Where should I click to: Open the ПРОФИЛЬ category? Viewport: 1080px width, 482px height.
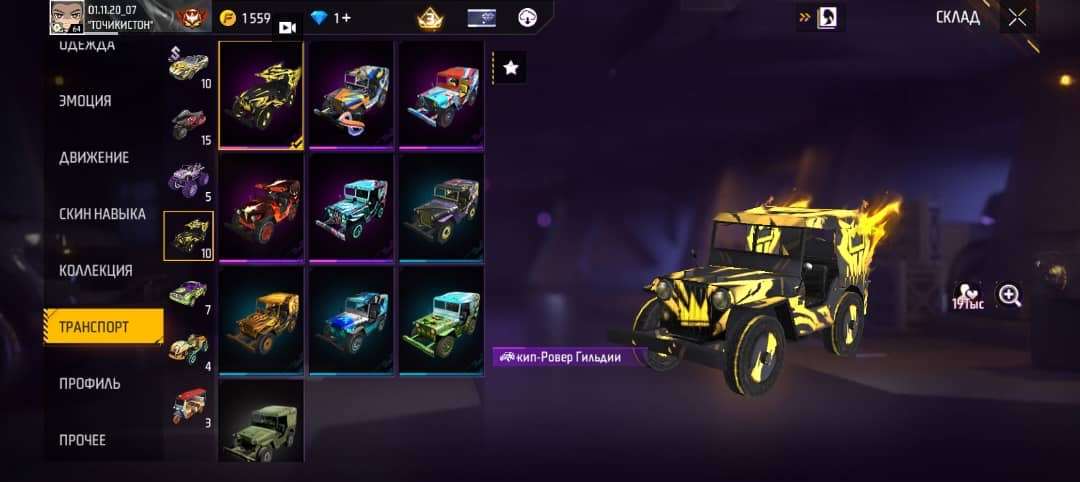pyautogui.click(x=90, y=384)
